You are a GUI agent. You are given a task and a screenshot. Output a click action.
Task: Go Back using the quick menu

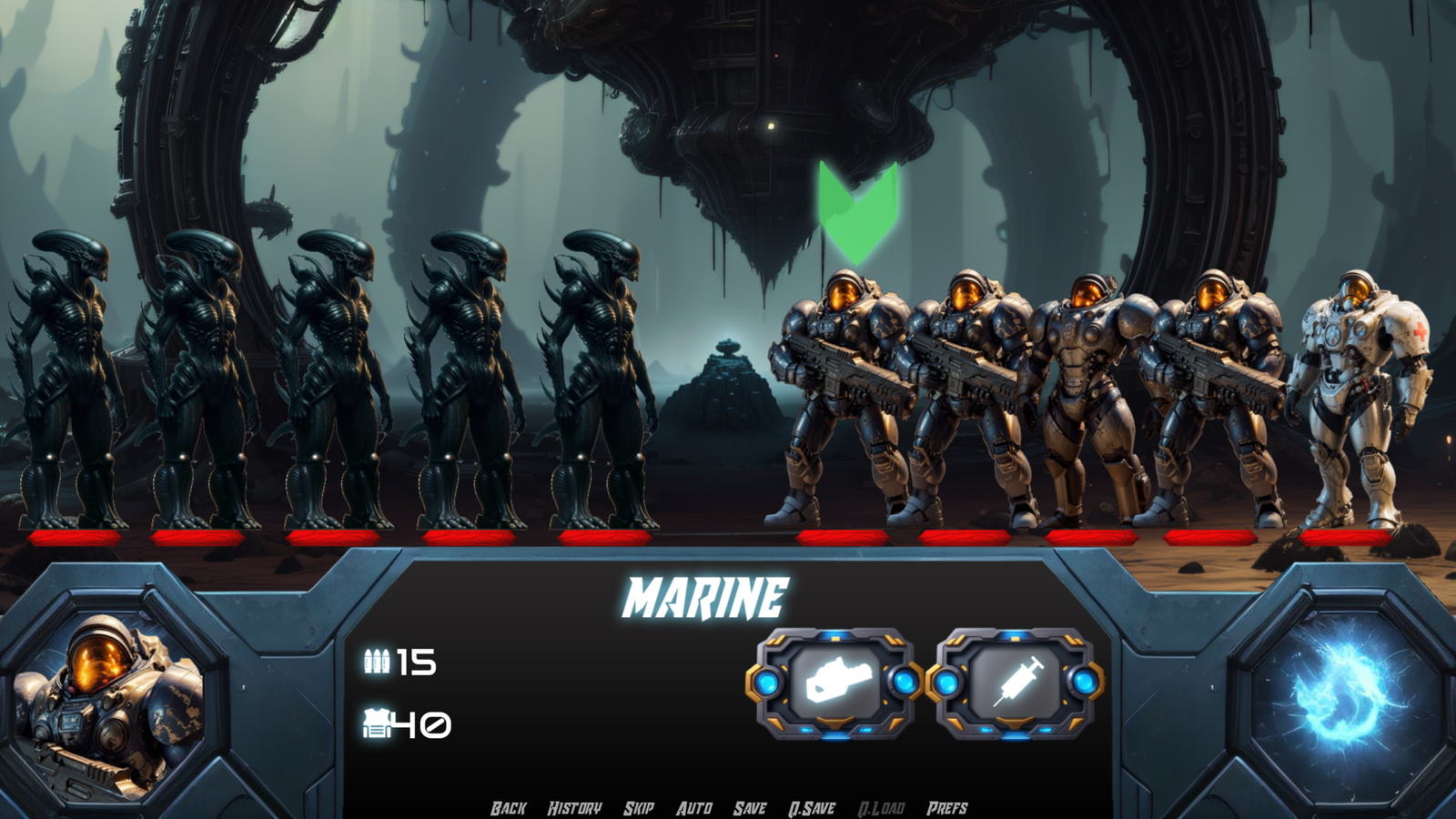pos(508,808)
